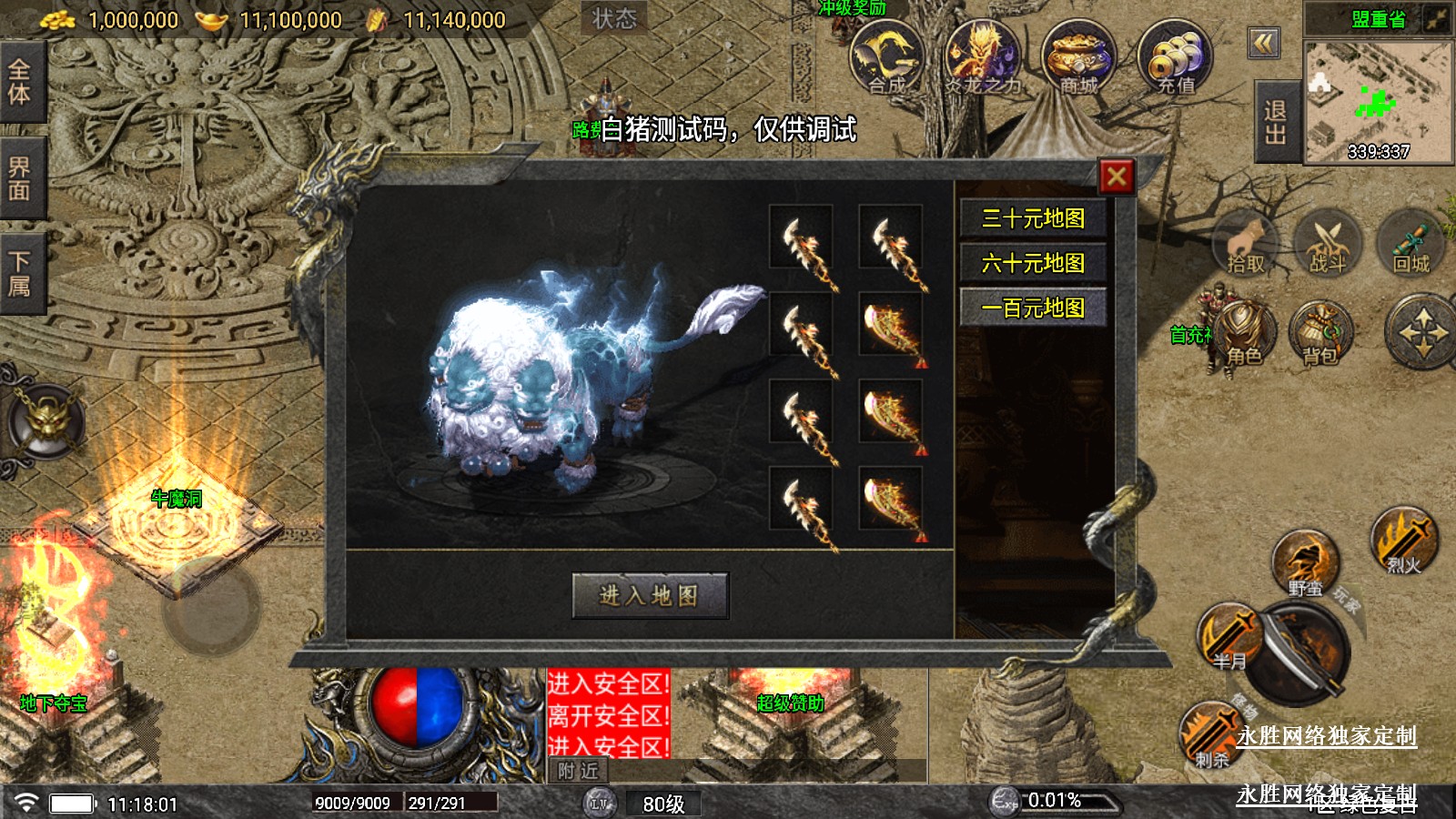Select the 三十元地图 tab
Image resolution: width=1456 pixels, height=819 pixels.
1033,218
